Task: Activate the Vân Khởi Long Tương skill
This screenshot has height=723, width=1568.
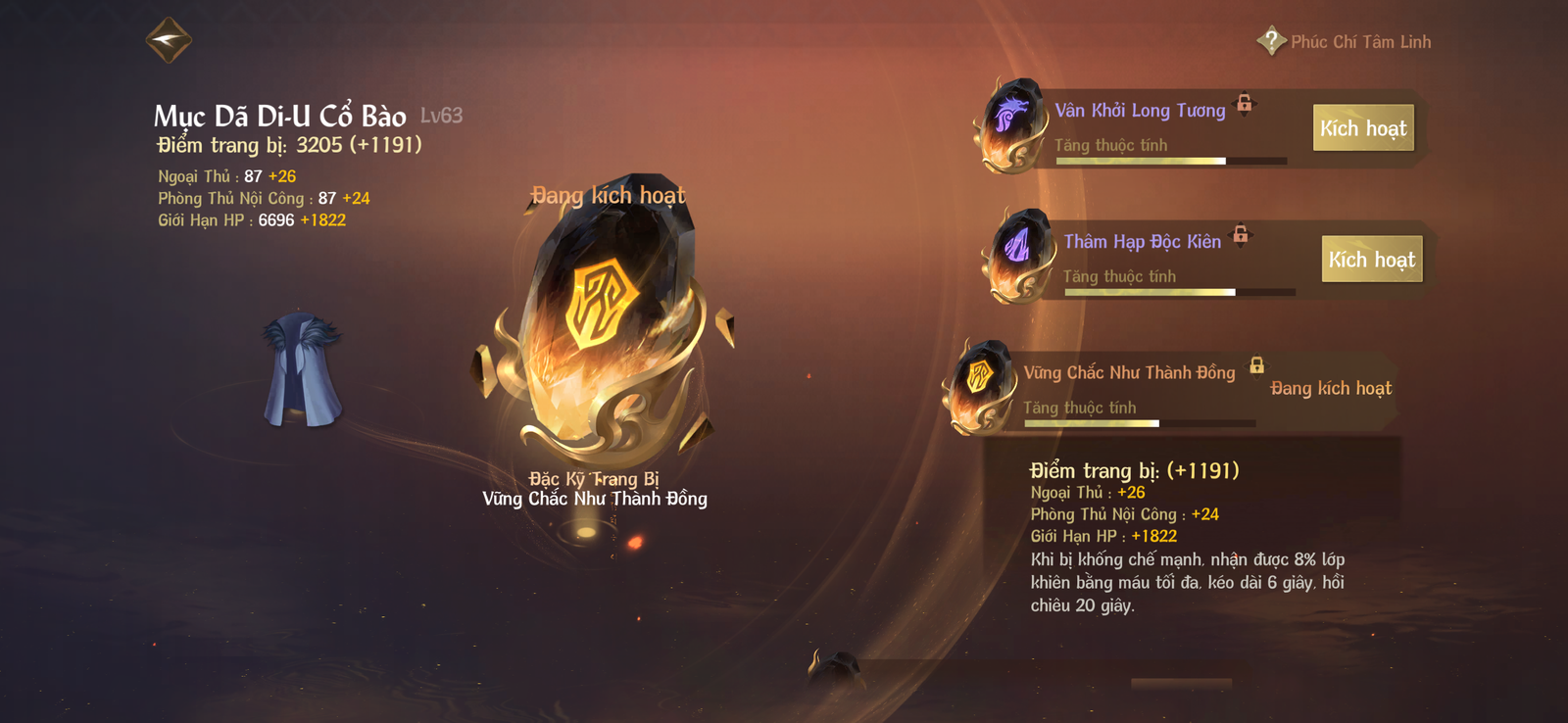Action: [1362, 128]
